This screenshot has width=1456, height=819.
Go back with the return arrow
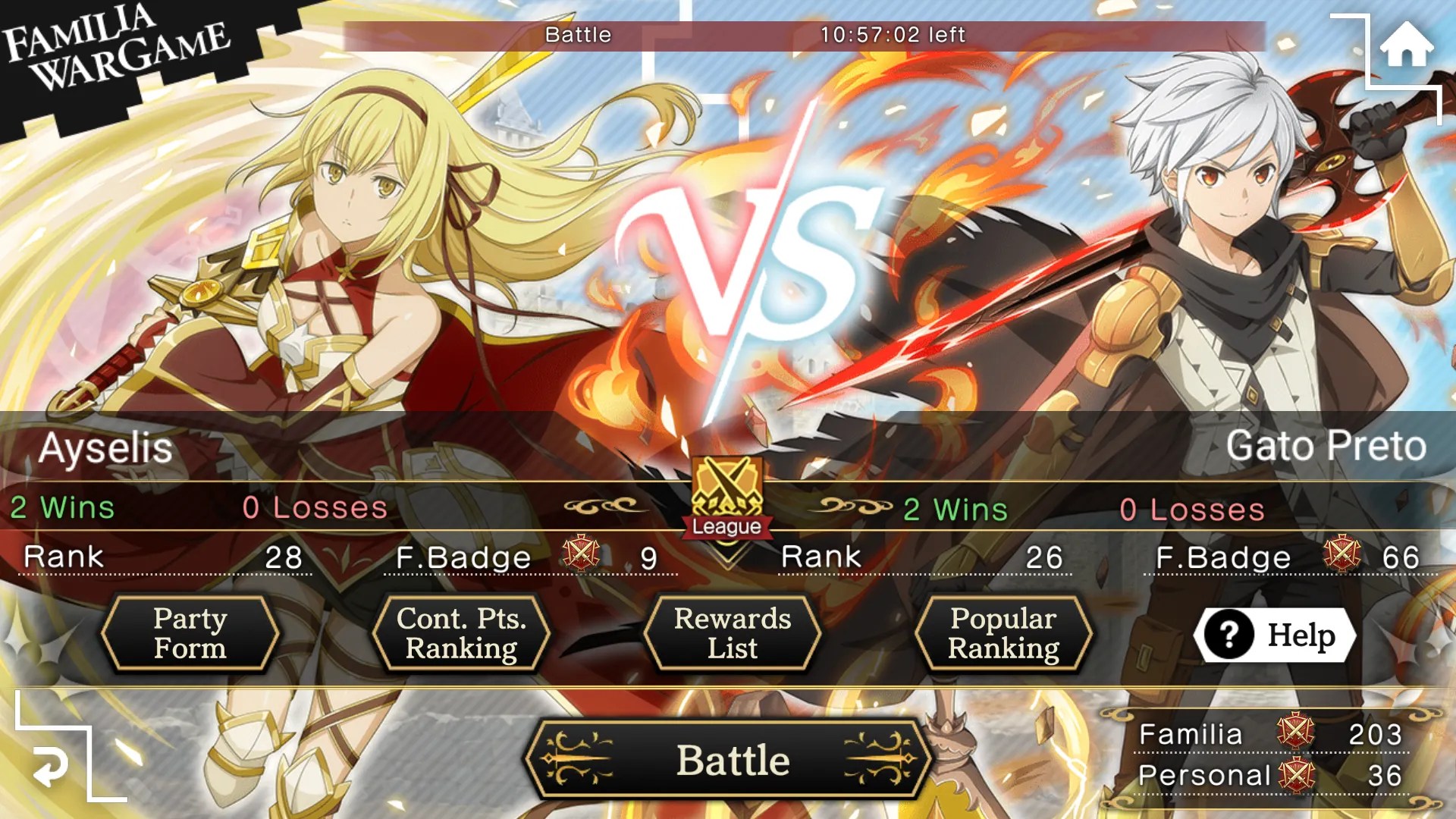[x=52, y=766]
